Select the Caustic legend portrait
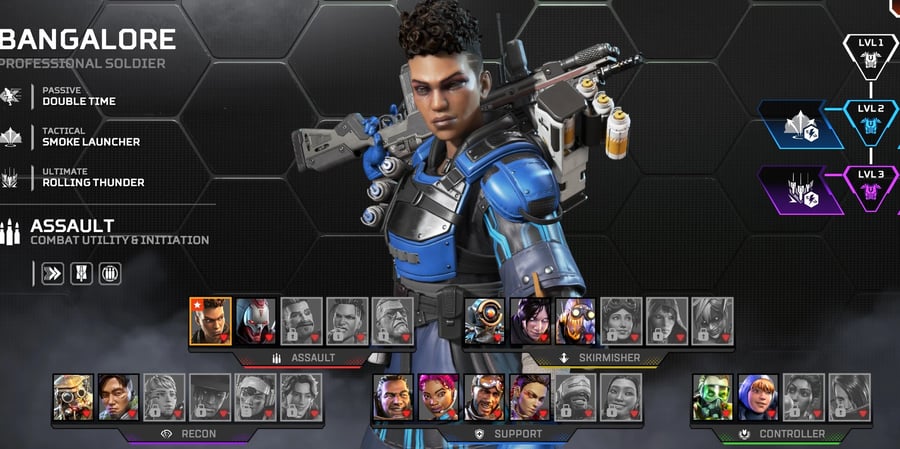This screenshot has width=900, height=449. pos(713,397)
